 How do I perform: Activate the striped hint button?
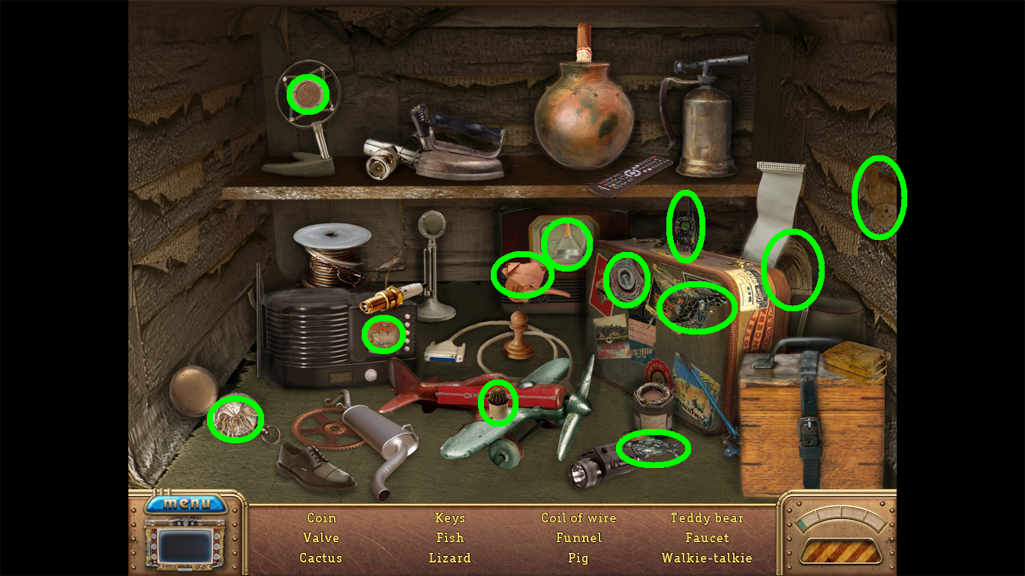(x=839, y=551)
